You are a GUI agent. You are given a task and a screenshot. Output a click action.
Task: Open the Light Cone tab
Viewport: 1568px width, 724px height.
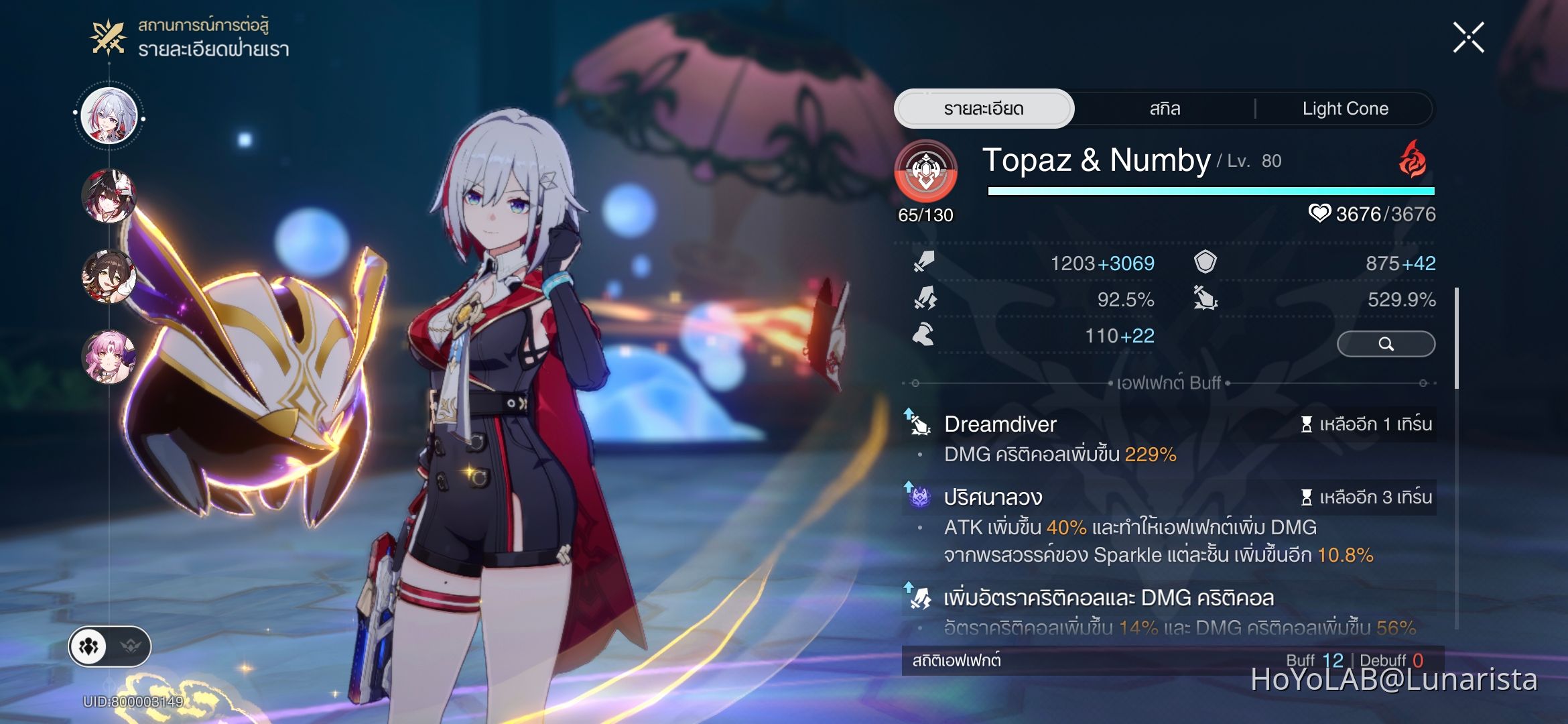[1347, 108]
